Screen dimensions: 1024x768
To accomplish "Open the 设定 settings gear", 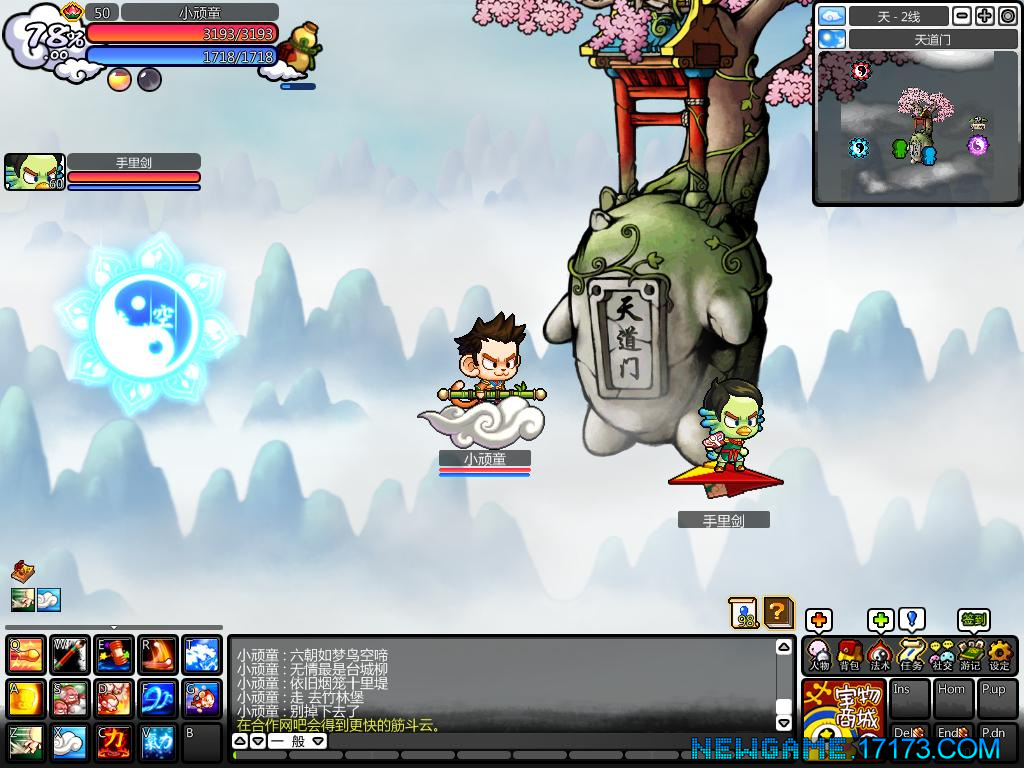I will pyautogui.click(x=999, y=654).
